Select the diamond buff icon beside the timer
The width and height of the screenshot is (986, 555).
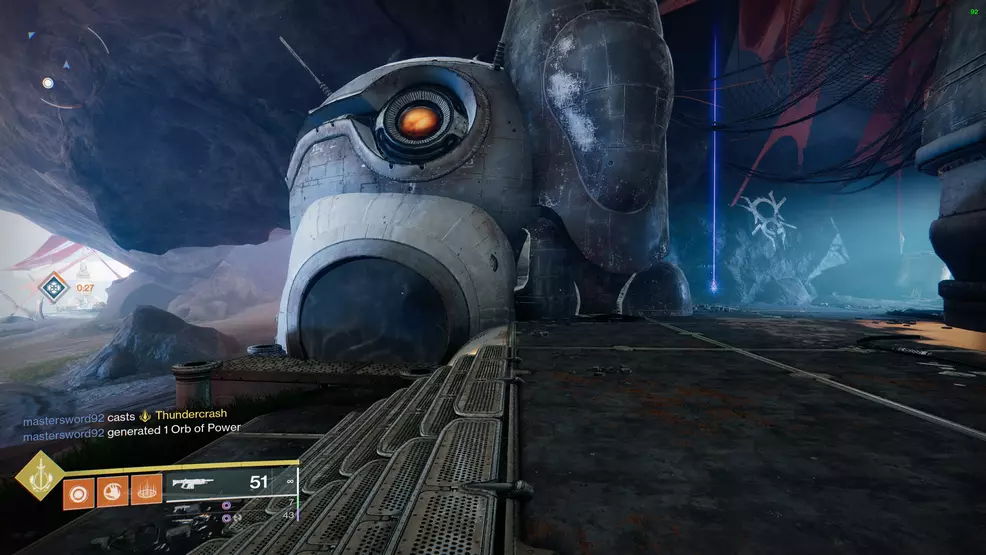(x=53, y=289)
